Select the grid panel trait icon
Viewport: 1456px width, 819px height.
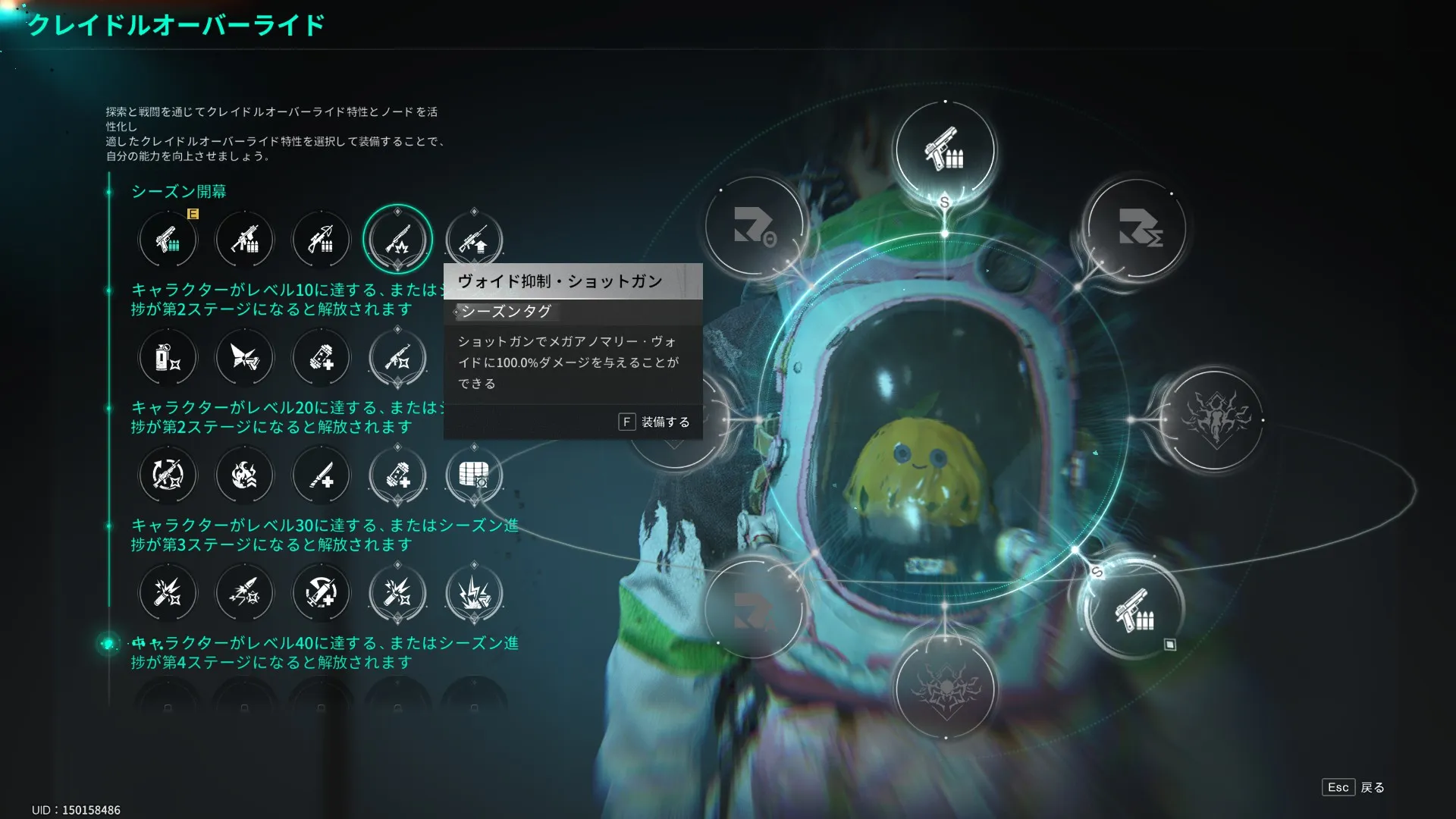pyautogui.click(x=474, y=475)
